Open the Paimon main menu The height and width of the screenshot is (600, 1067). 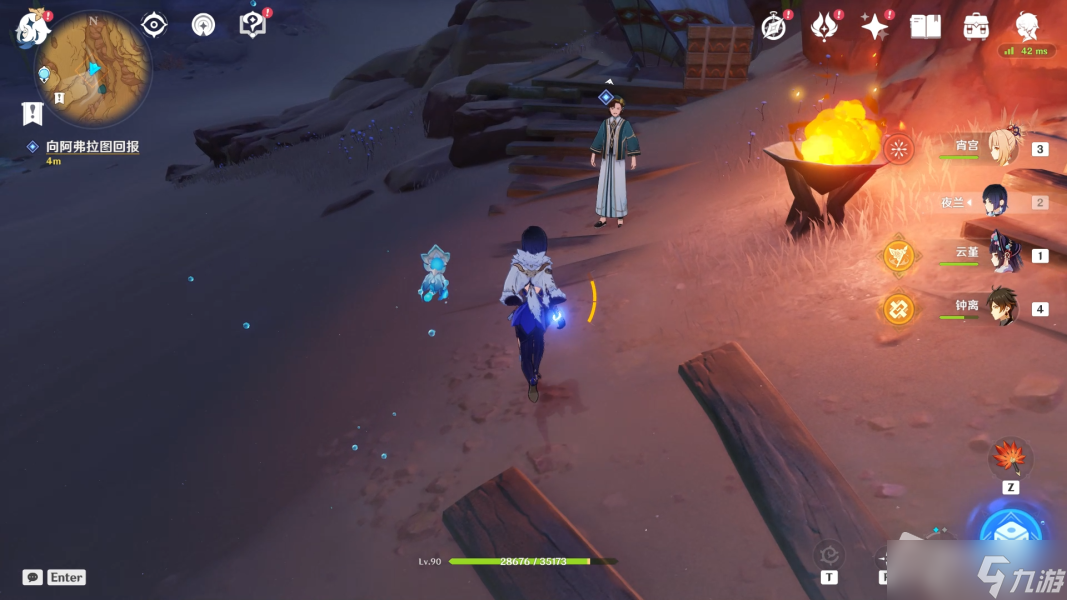coord(32,29)
